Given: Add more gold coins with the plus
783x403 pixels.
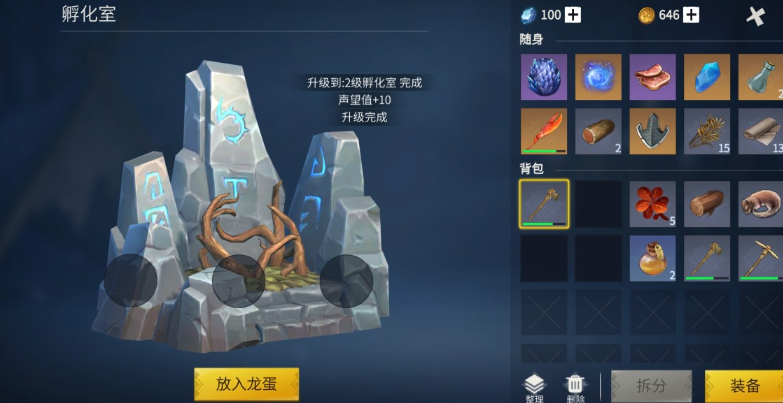Looking at the screenshot, I should (x=691, y=15).
